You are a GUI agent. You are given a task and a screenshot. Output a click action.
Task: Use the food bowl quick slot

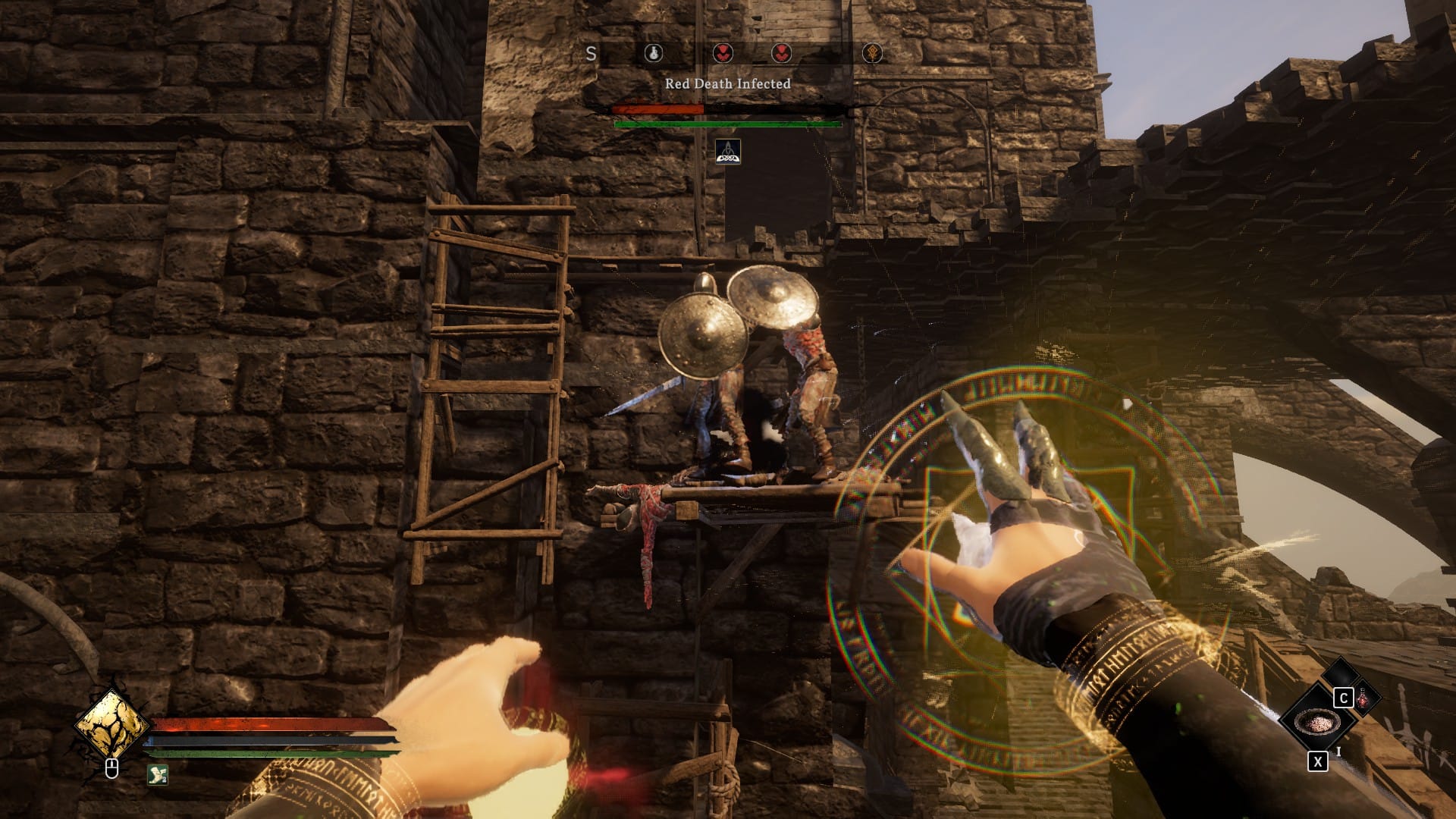coord(1318,722)
